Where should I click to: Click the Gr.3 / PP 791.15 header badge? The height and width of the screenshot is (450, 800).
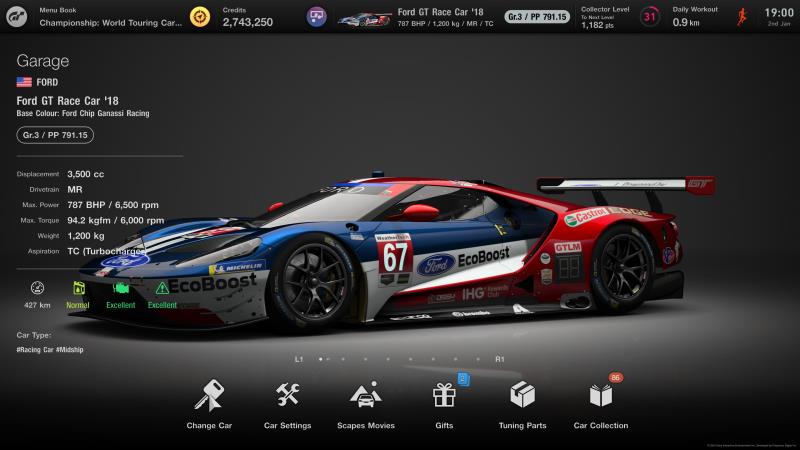coord(537,16)
